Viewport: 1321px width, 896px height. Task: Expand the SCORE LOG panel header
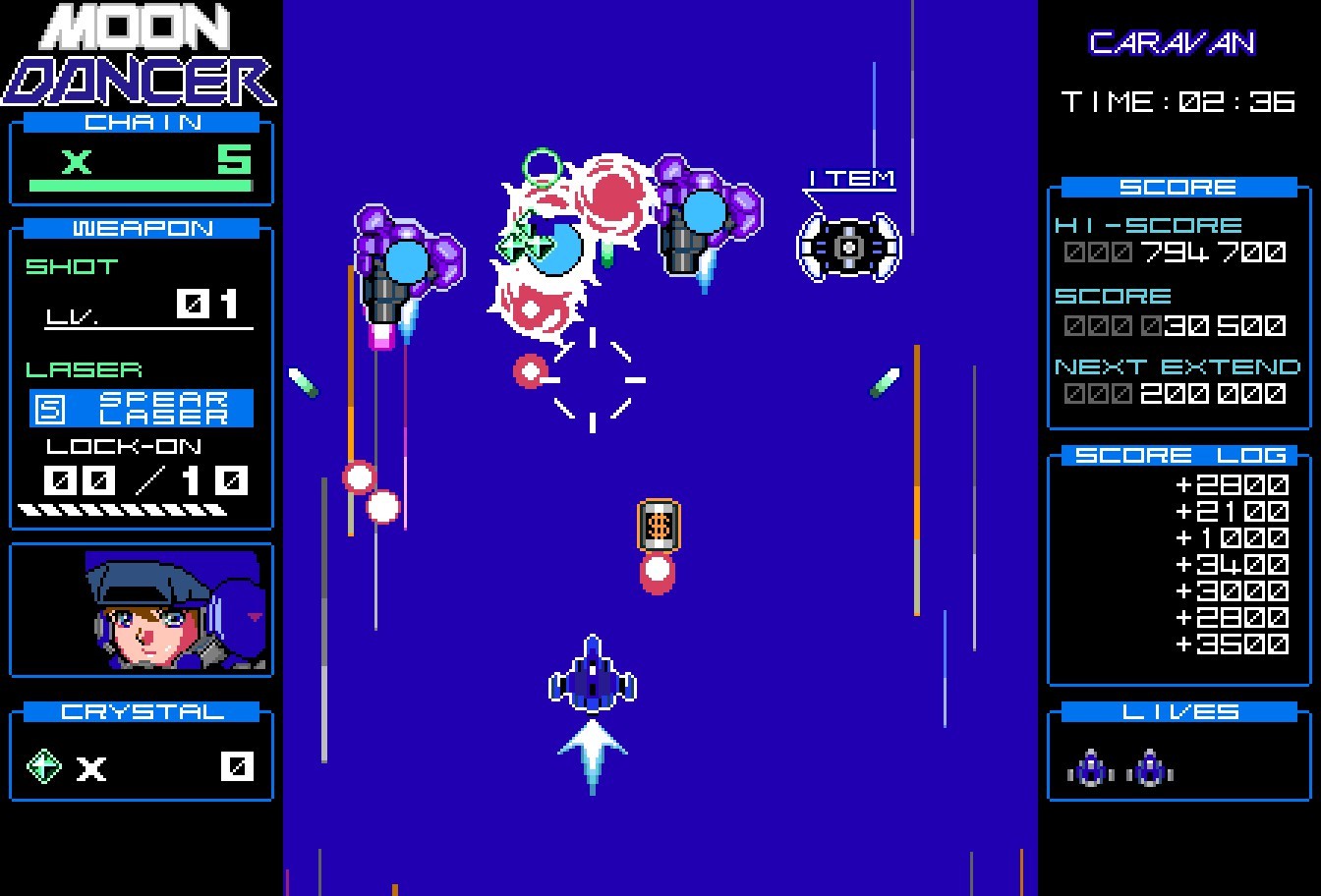(1177, 454)
